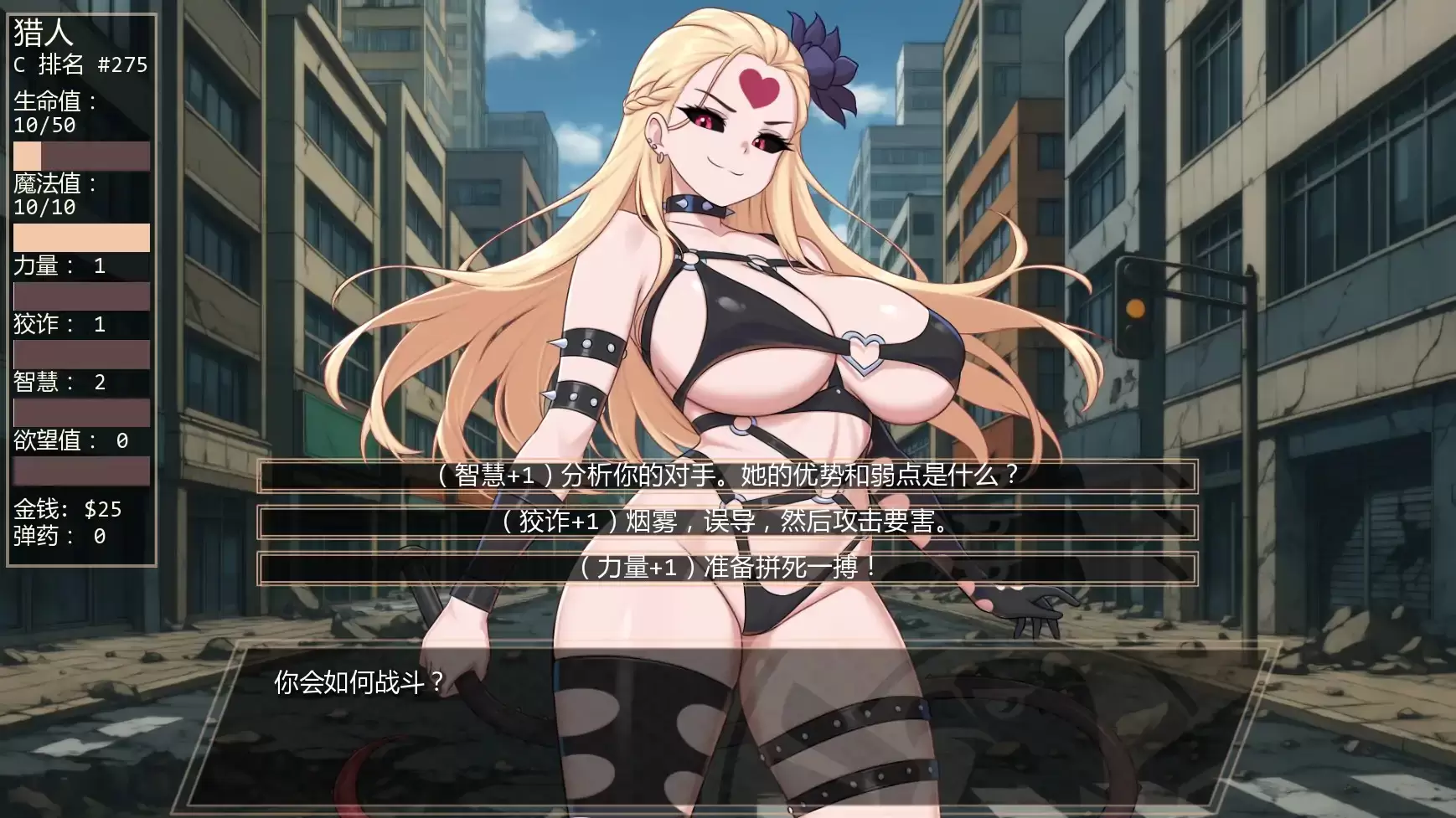Screen dimensions: 1456x818
Task: Click the health bar showing 10/50
Action: click(x=81, y=157)
